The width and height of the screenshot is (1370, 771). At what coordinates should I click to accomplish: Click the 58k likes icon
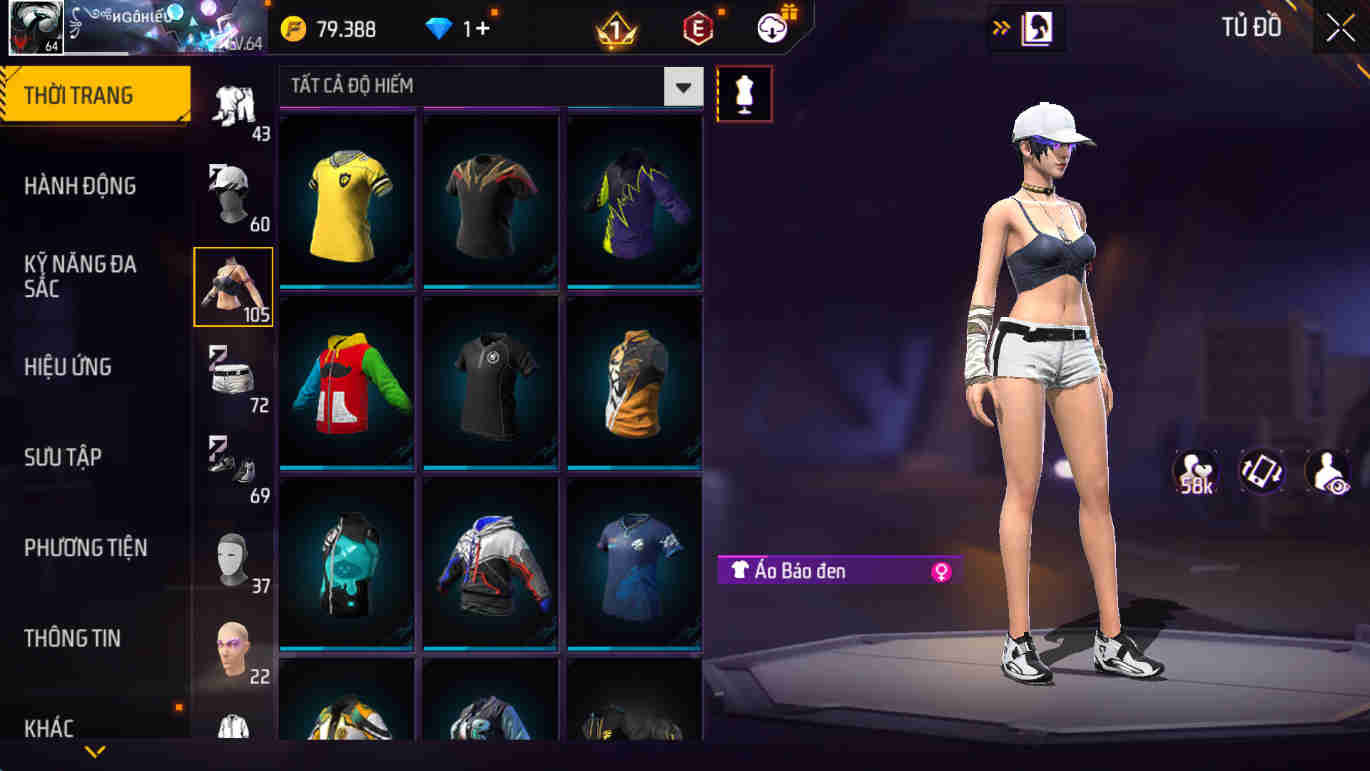tap(1195, 470)
